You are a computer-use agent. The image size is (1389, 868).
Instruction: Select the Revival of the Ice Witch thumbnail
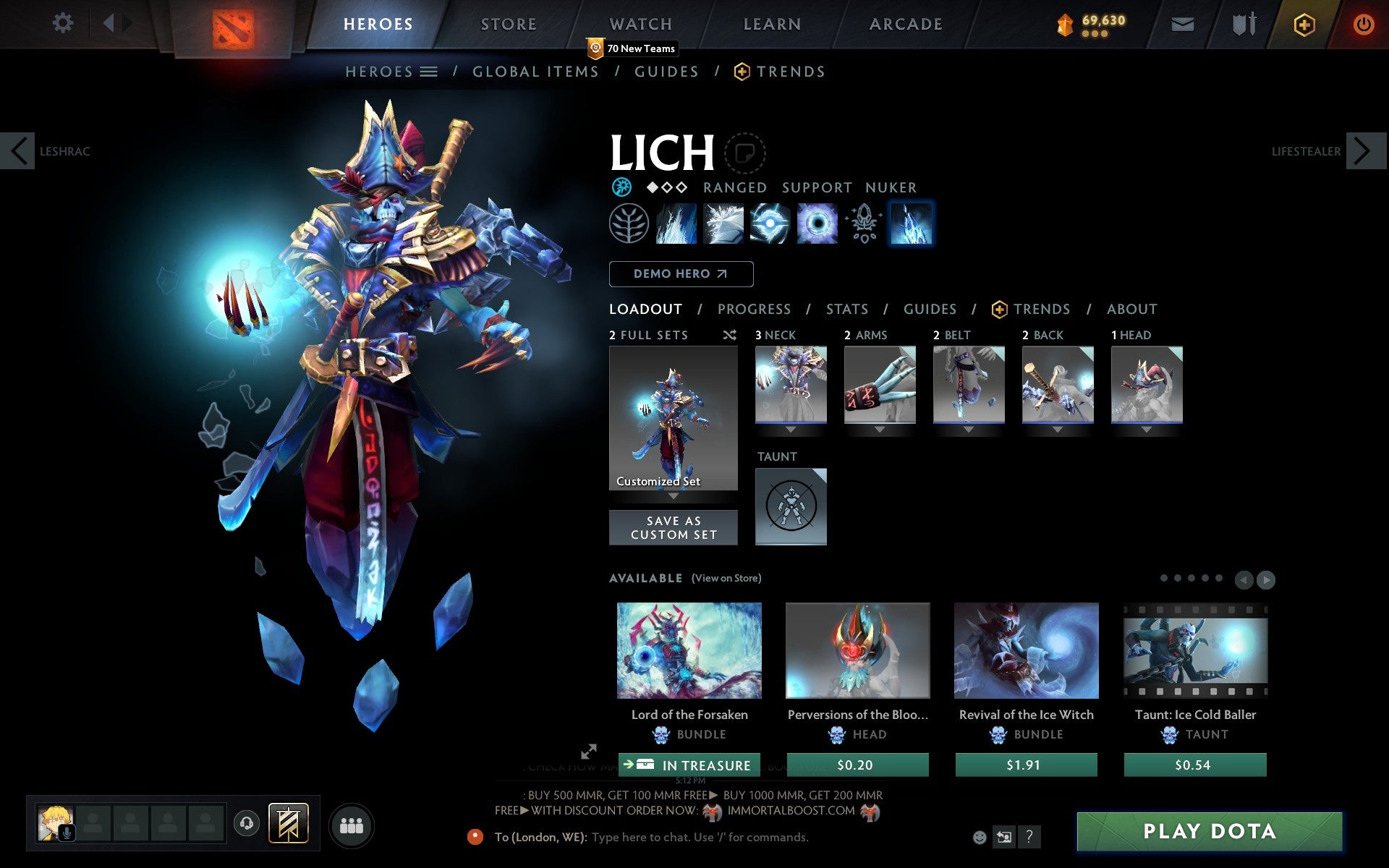coord(1026,650)
